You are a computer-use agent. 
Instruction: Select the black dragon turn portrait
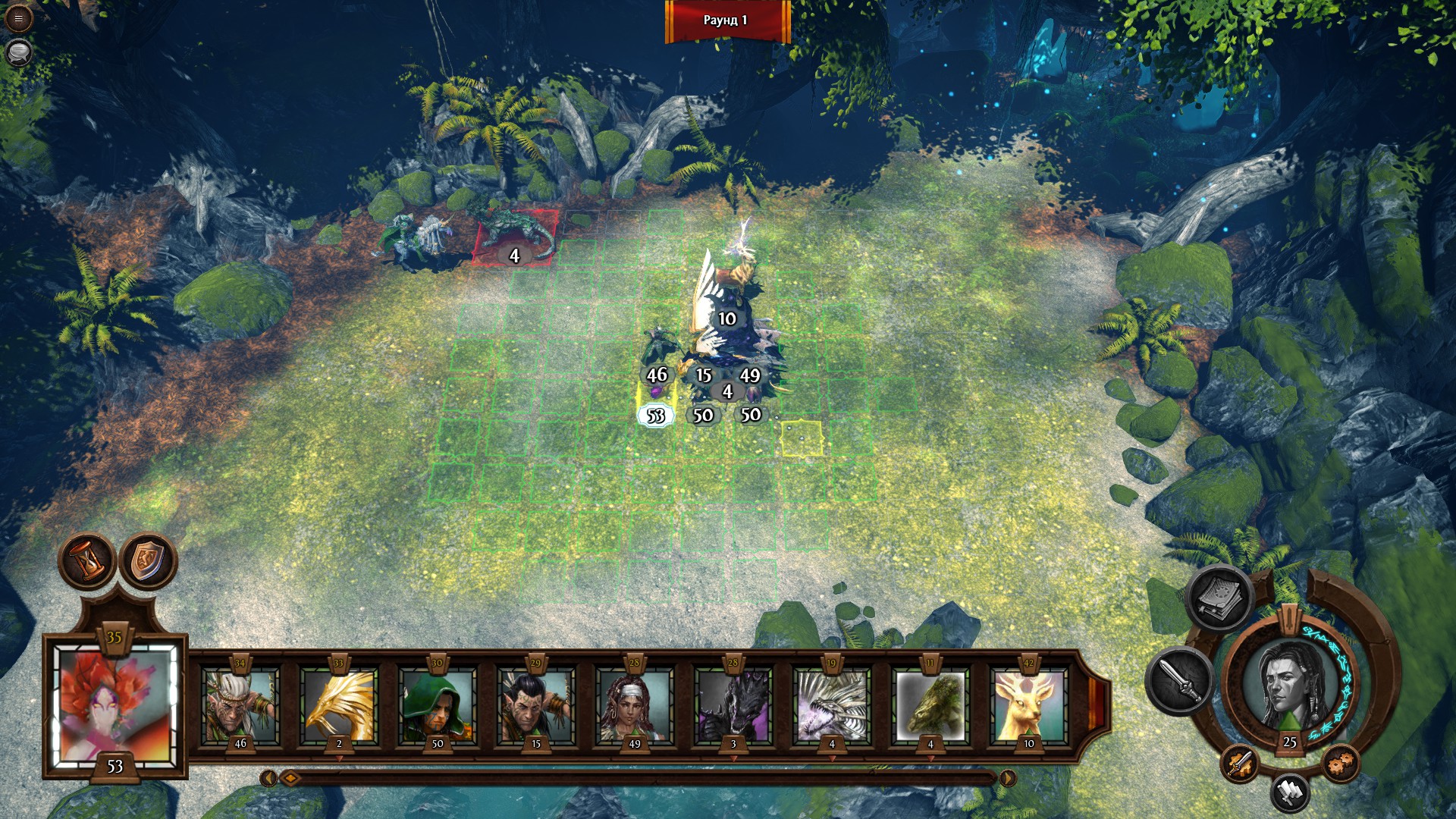pyautogui.click(x=733, y=705)
